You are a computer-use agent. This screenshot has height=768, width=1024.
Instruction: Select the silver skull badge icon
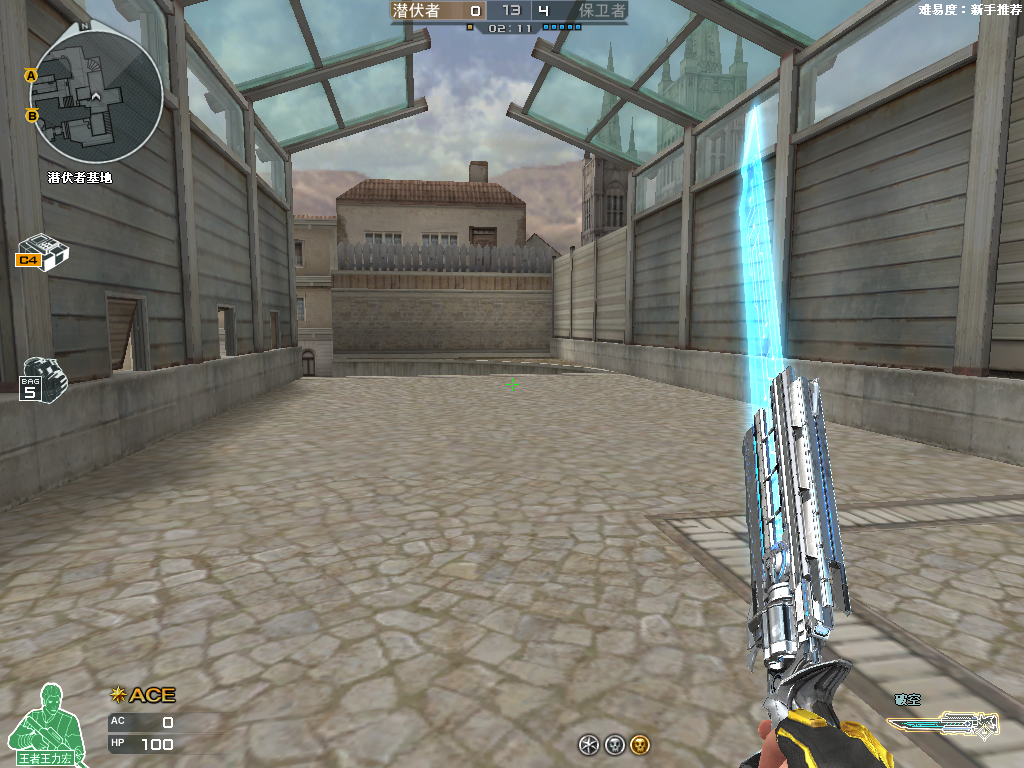[615, 744]
